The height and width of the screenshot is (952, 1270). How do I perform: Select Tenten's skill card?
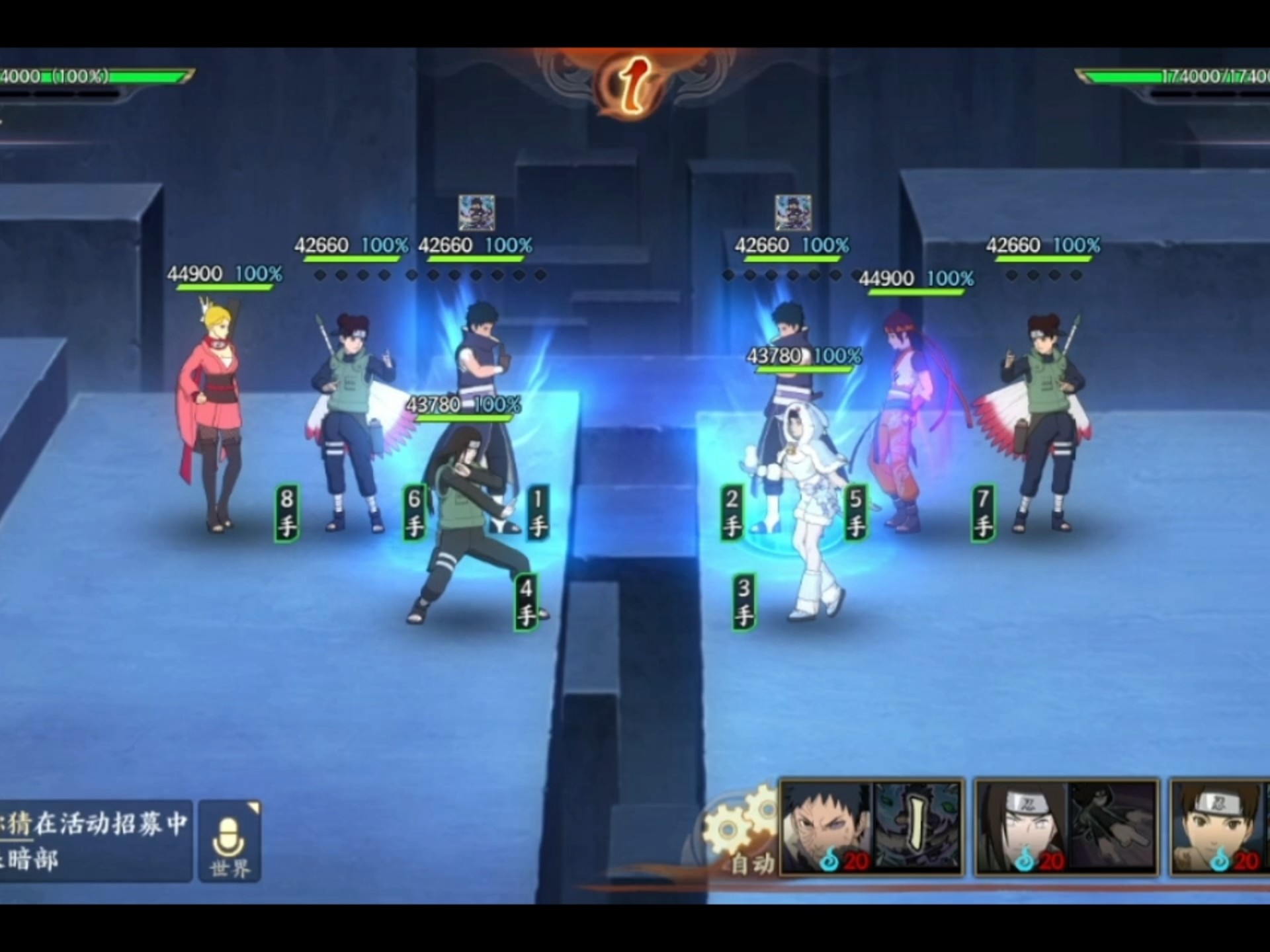[1220, 826]
